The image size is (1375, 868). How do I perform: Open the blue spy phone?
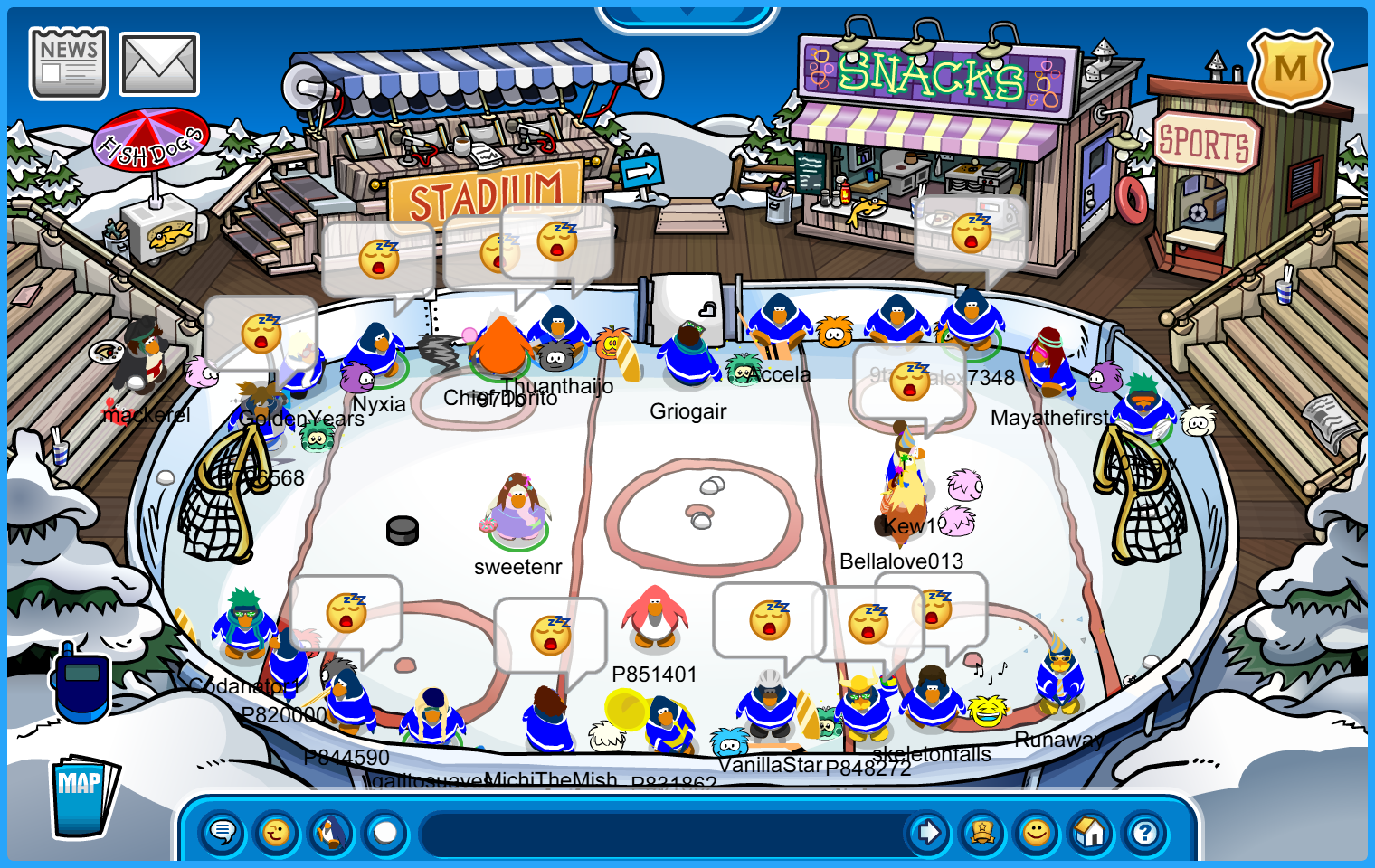81,684
